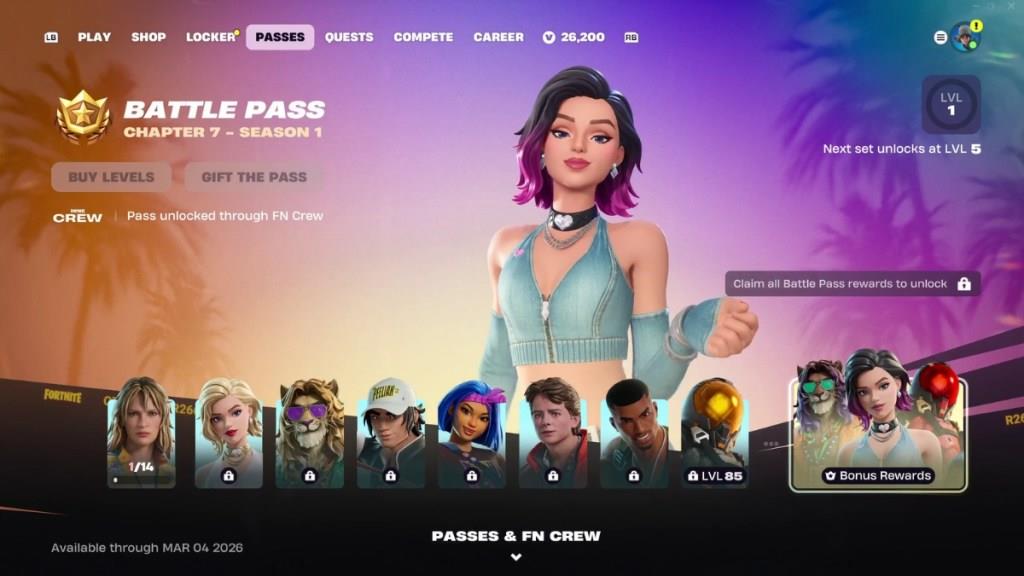The image size is (1024, 576).
Task: Switch to the Shop tab
Action: point(148,37)
